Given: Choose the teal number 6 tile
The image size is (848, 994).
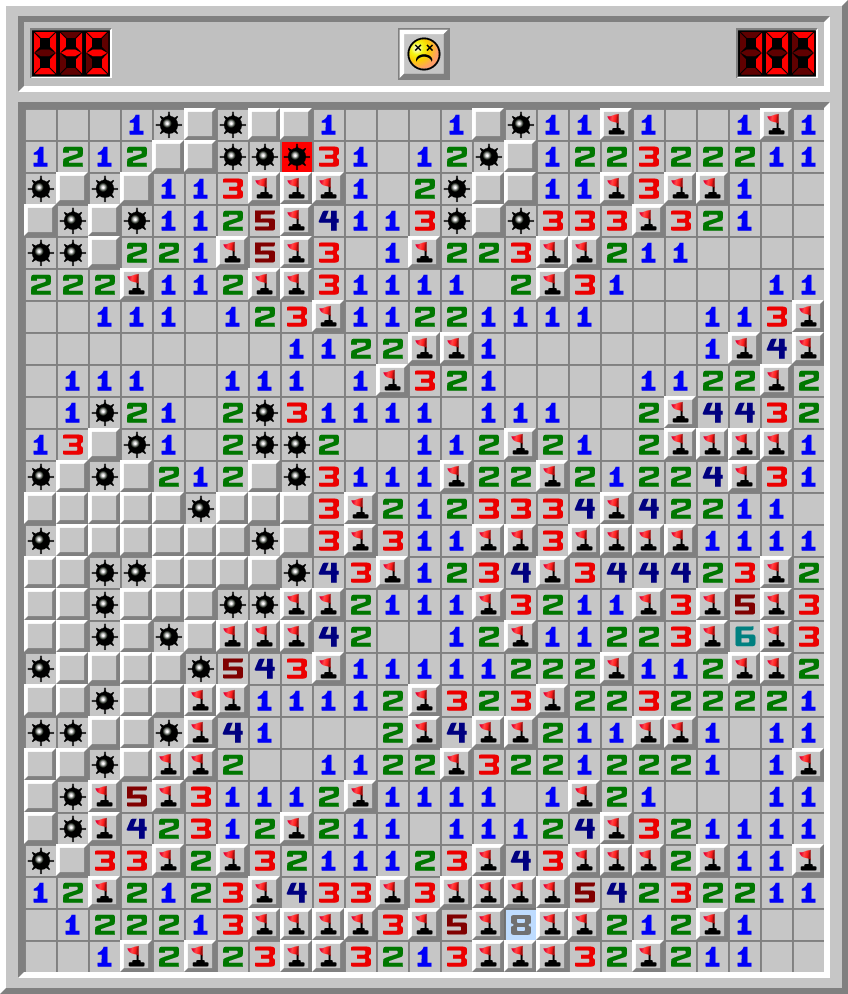Looking at the screenshot, I should coord(744,637).
